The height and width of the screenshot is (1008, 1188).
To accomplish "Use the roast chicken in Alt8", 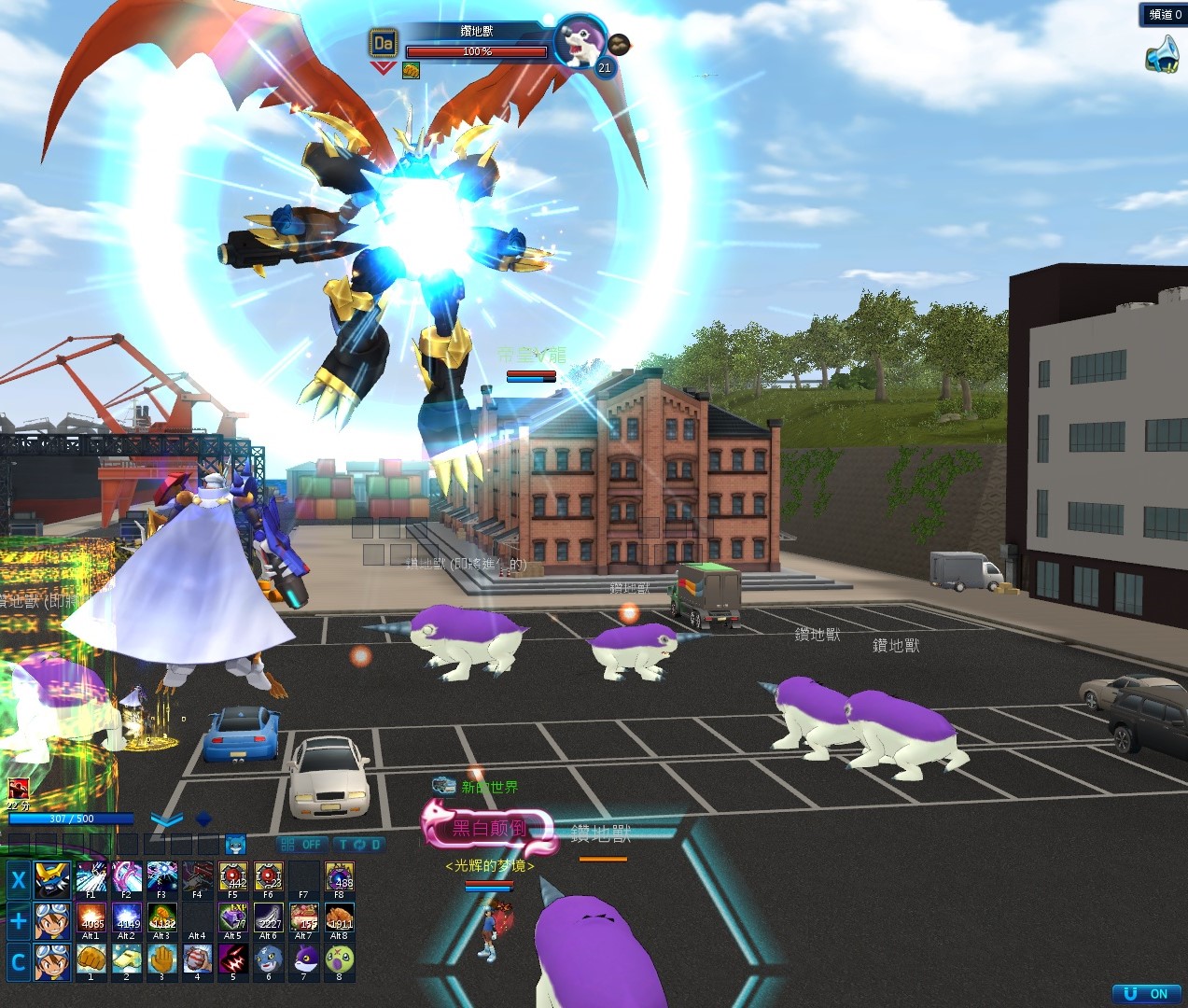I will (340, 920).
